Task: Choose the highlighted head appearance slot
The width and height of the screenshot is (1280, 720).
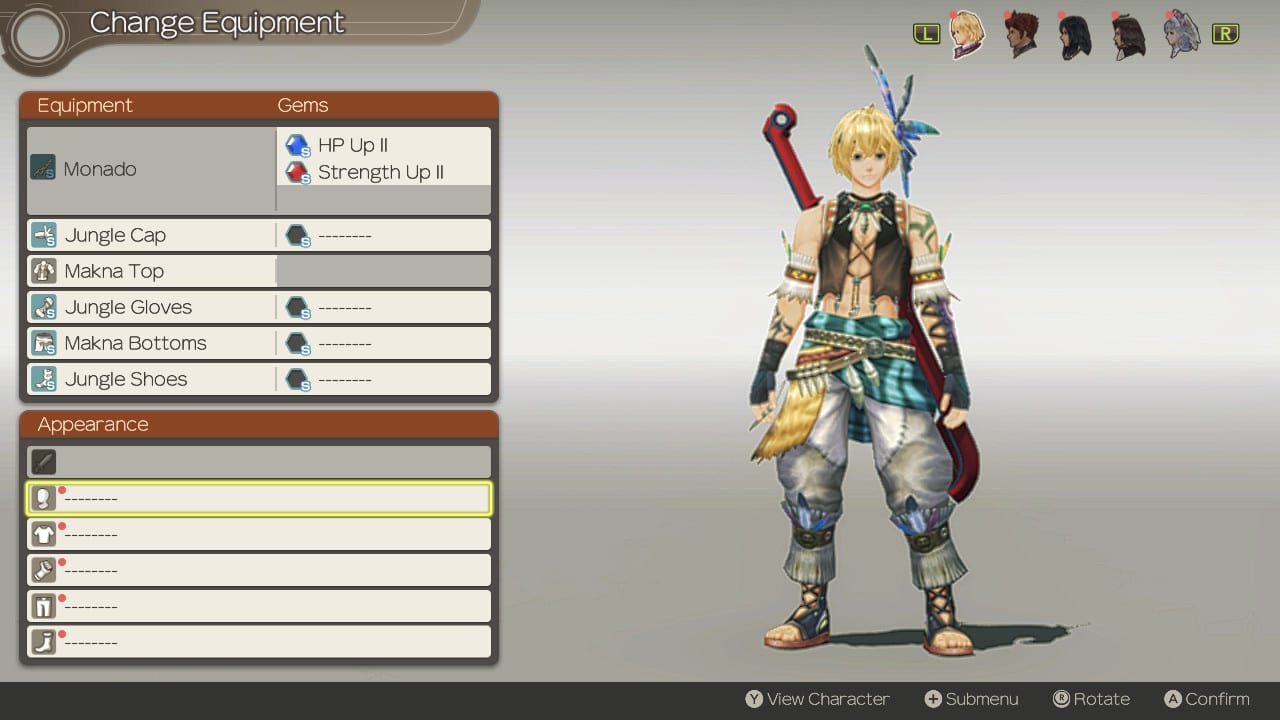Action: [258, 498]
